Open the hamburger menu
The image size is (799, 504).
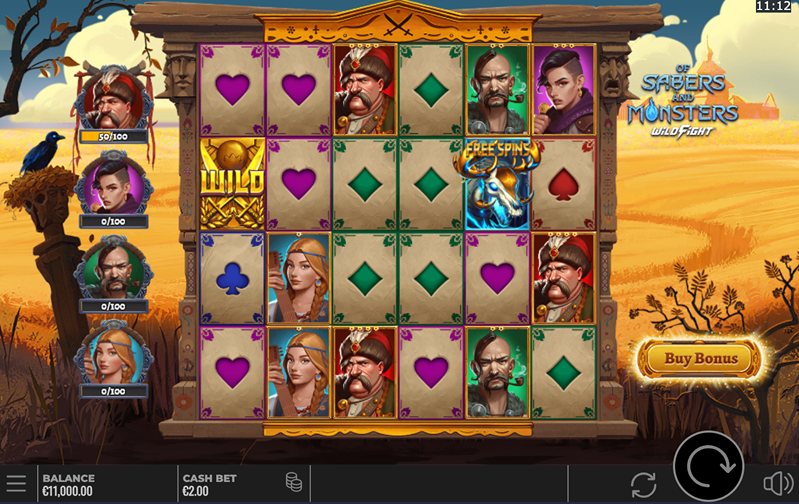pyautogui.click(x=16, y=485)
